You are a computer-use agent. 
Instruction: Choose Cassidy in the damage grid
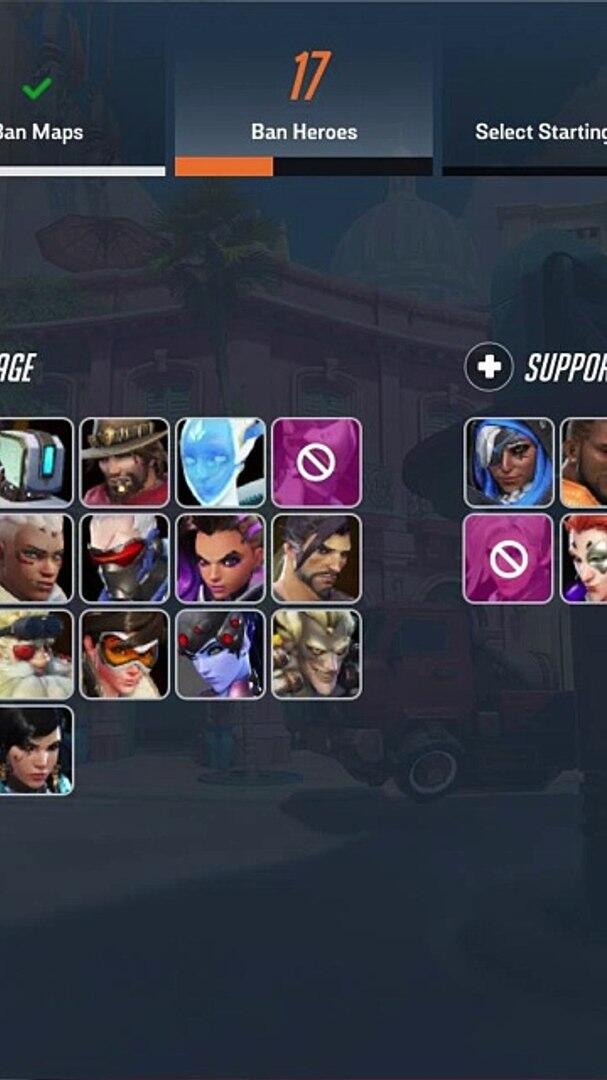tap(125, 462)
